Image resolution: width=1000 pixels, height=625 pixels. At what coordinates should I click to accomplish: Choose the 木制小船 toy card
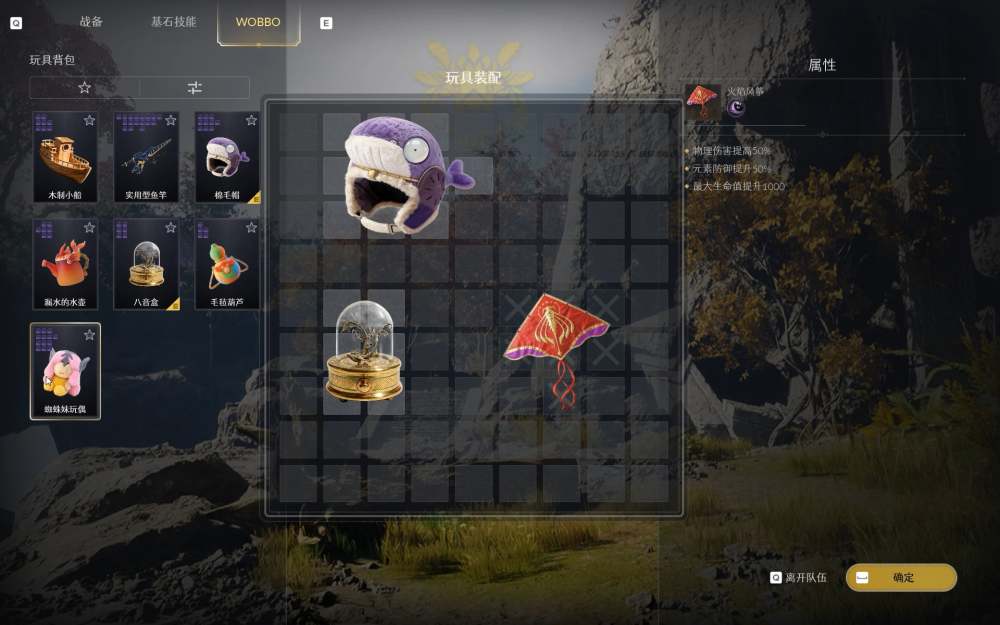(65, 157)
